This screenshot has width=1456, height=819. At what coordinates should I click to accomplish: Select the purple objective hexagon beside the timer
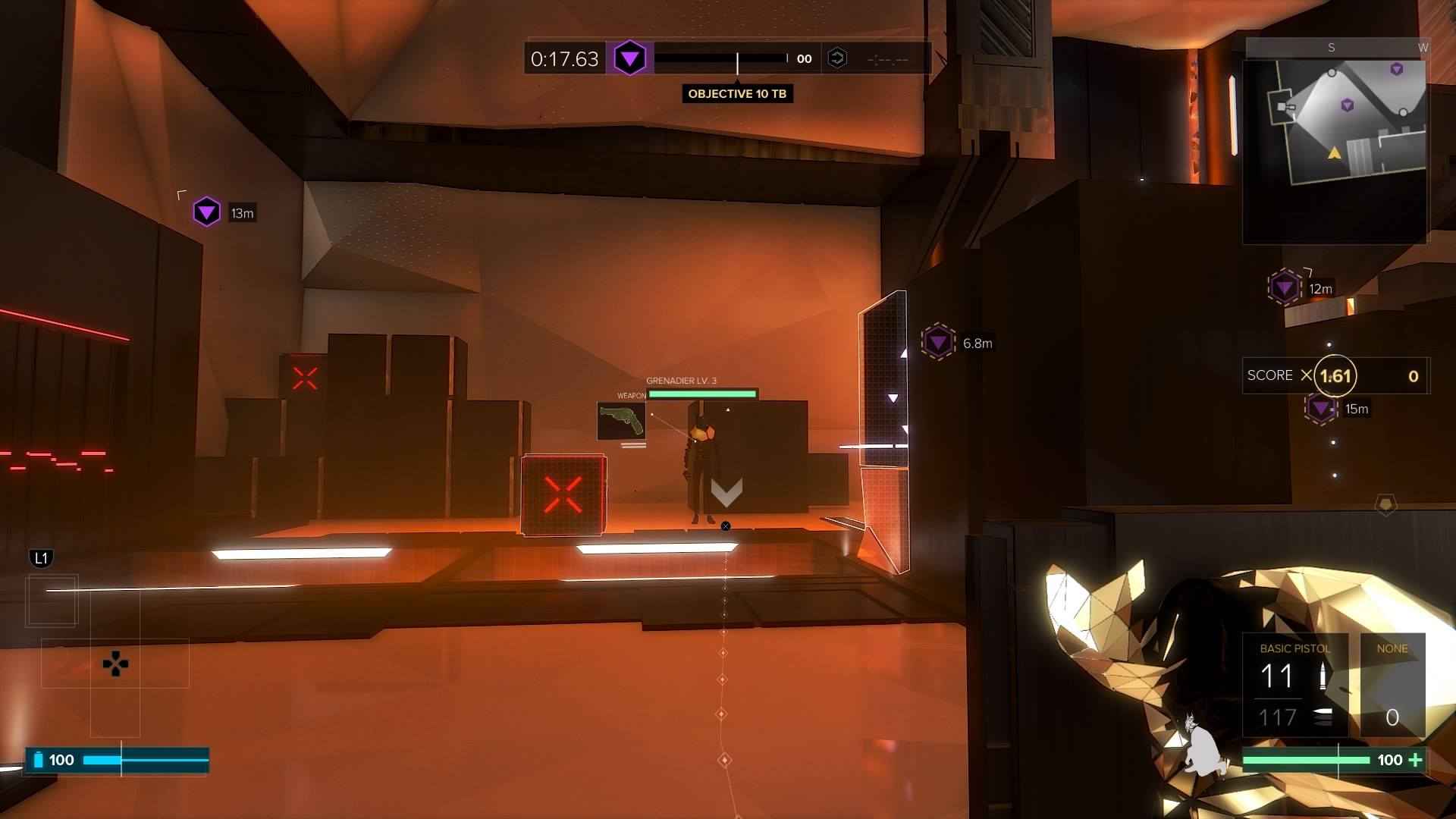click(x=629, y=57)
